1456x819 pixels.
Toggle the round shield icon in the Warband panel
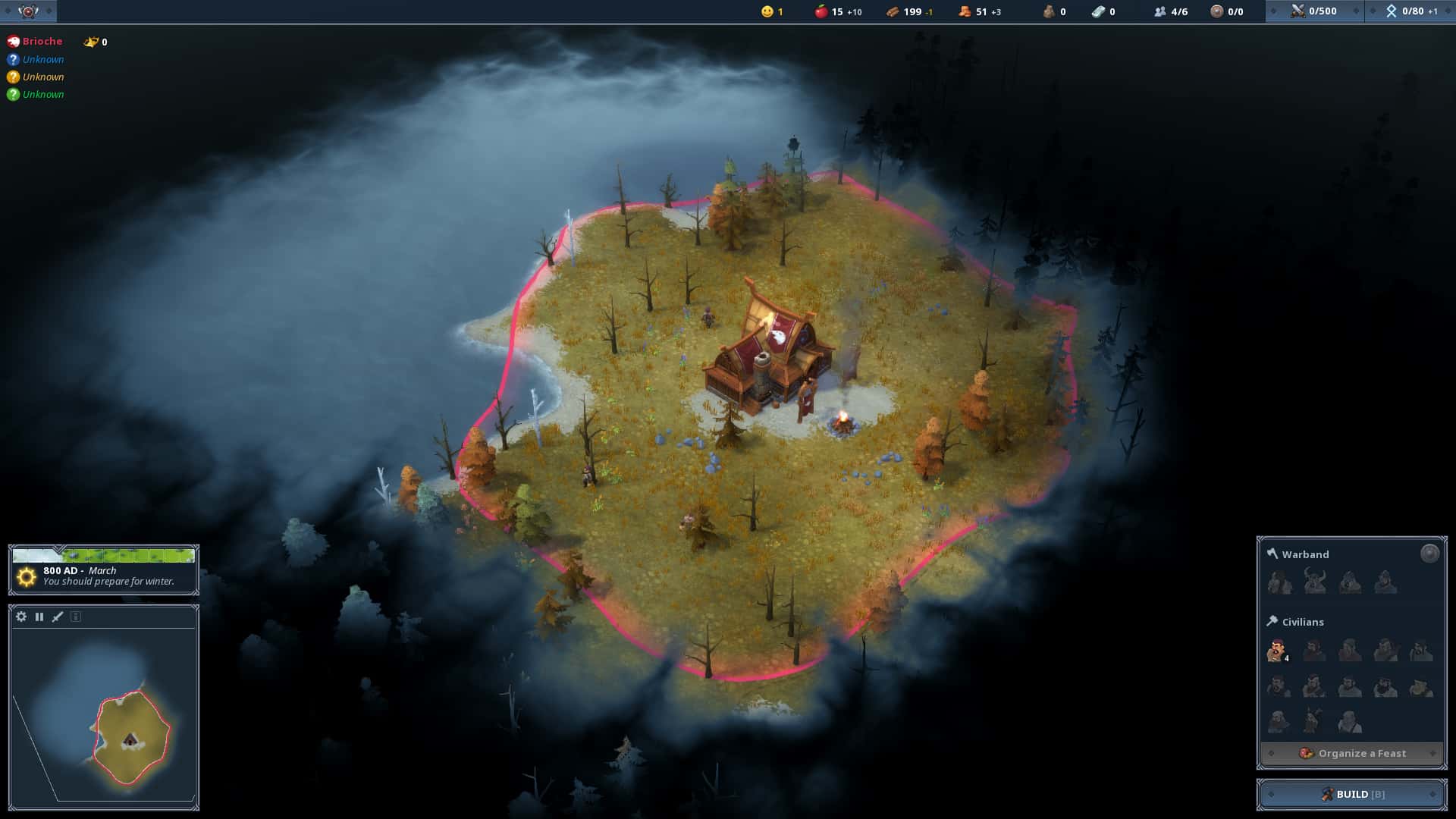tap(1429, 553)
